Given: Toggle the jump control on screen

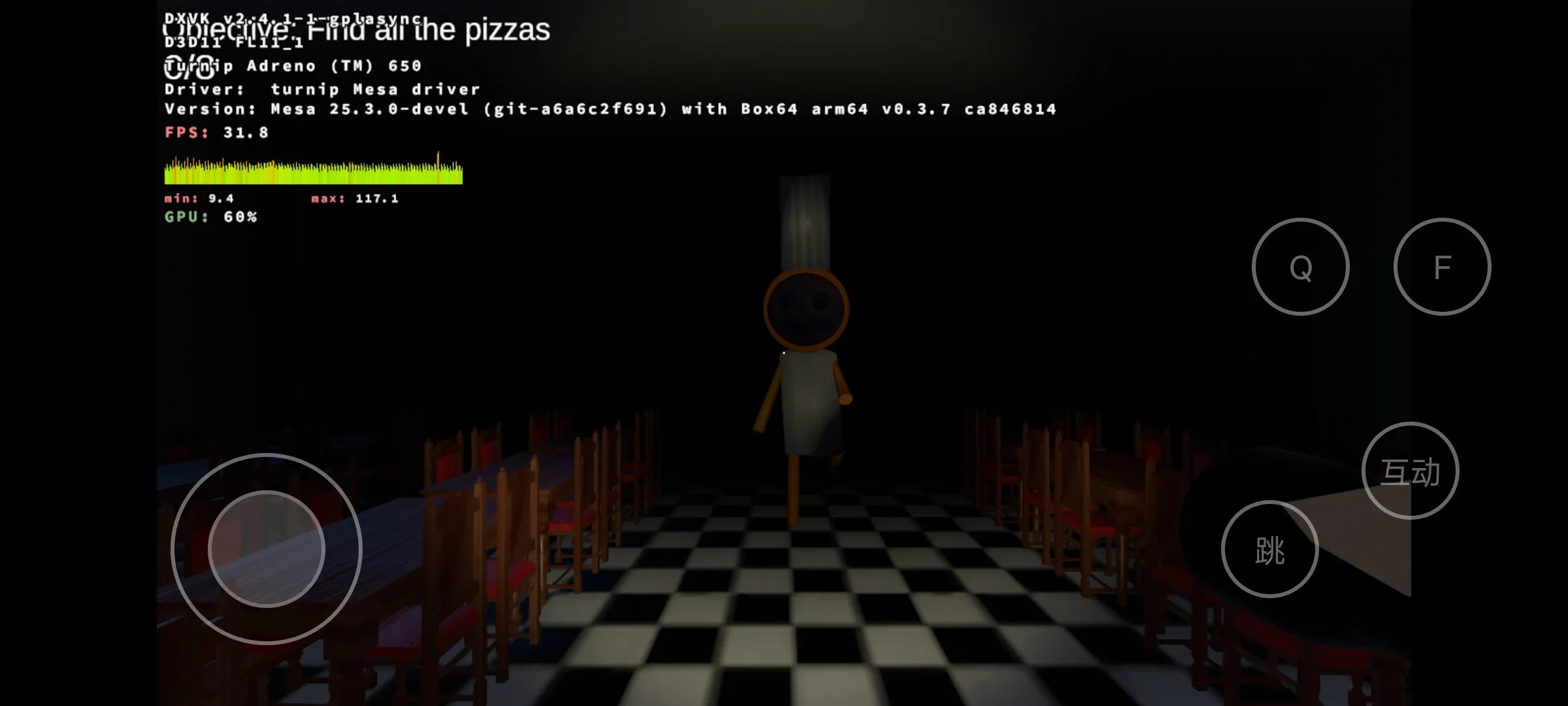Looking at the screenshot, I should click(x=1270, y=549).
